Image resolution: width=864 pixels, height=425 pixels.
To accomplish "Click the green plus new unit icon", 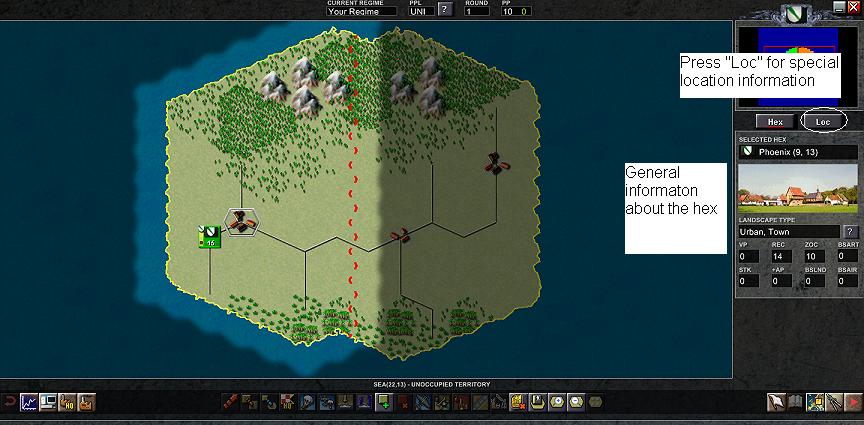I will (x=383, y=403).
